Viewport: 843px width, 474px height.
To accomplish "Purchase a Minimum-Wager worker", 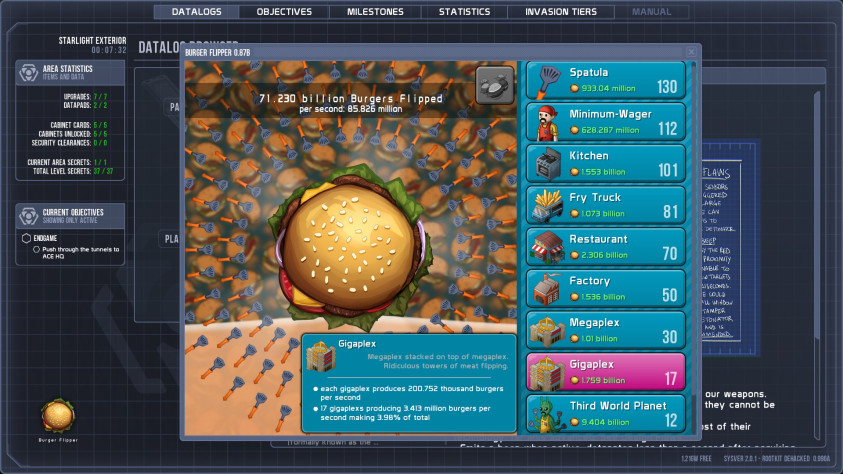I will pyautogui.click(x=605, y=122).
